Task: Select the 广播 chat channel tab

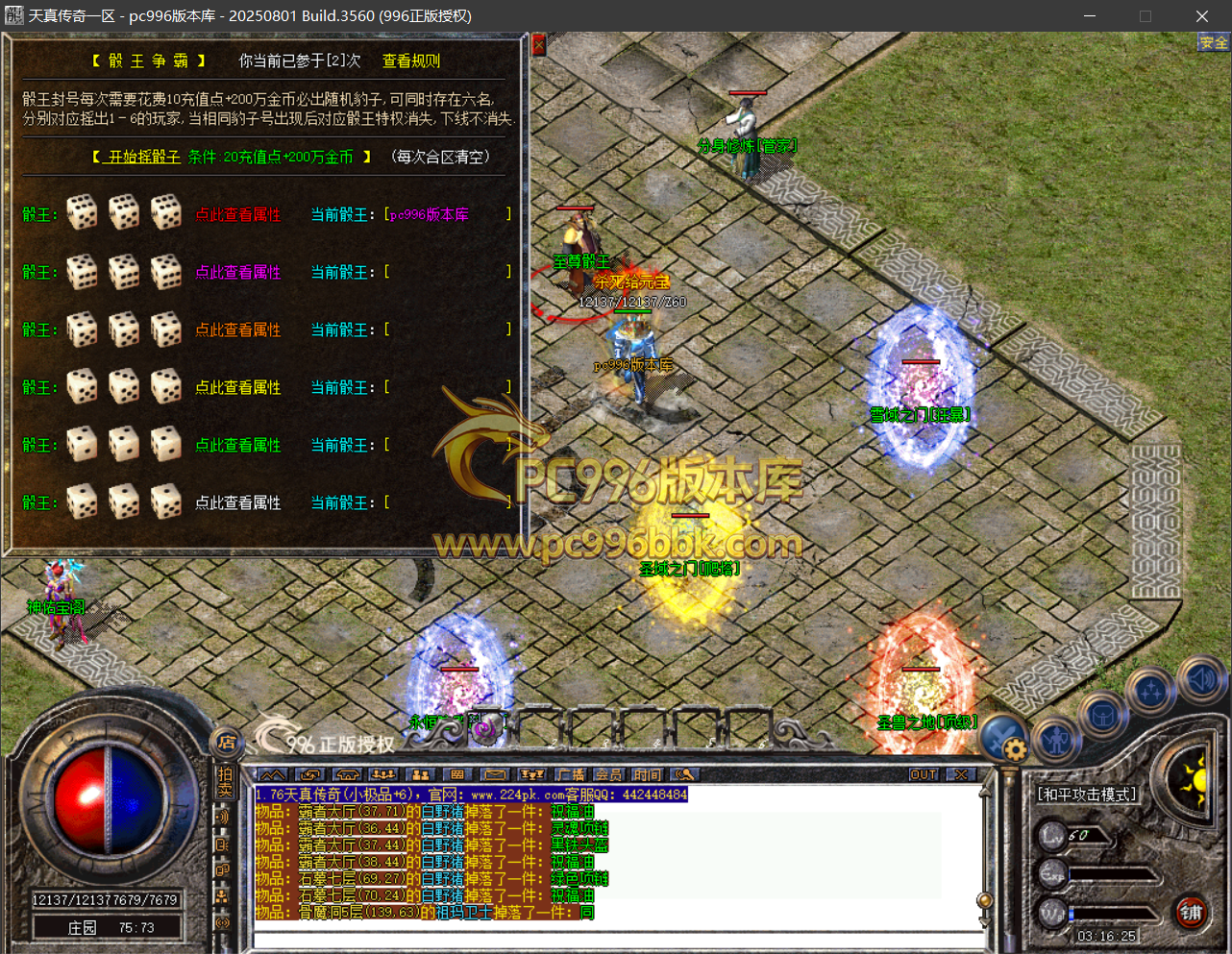Action: [571, 774]
